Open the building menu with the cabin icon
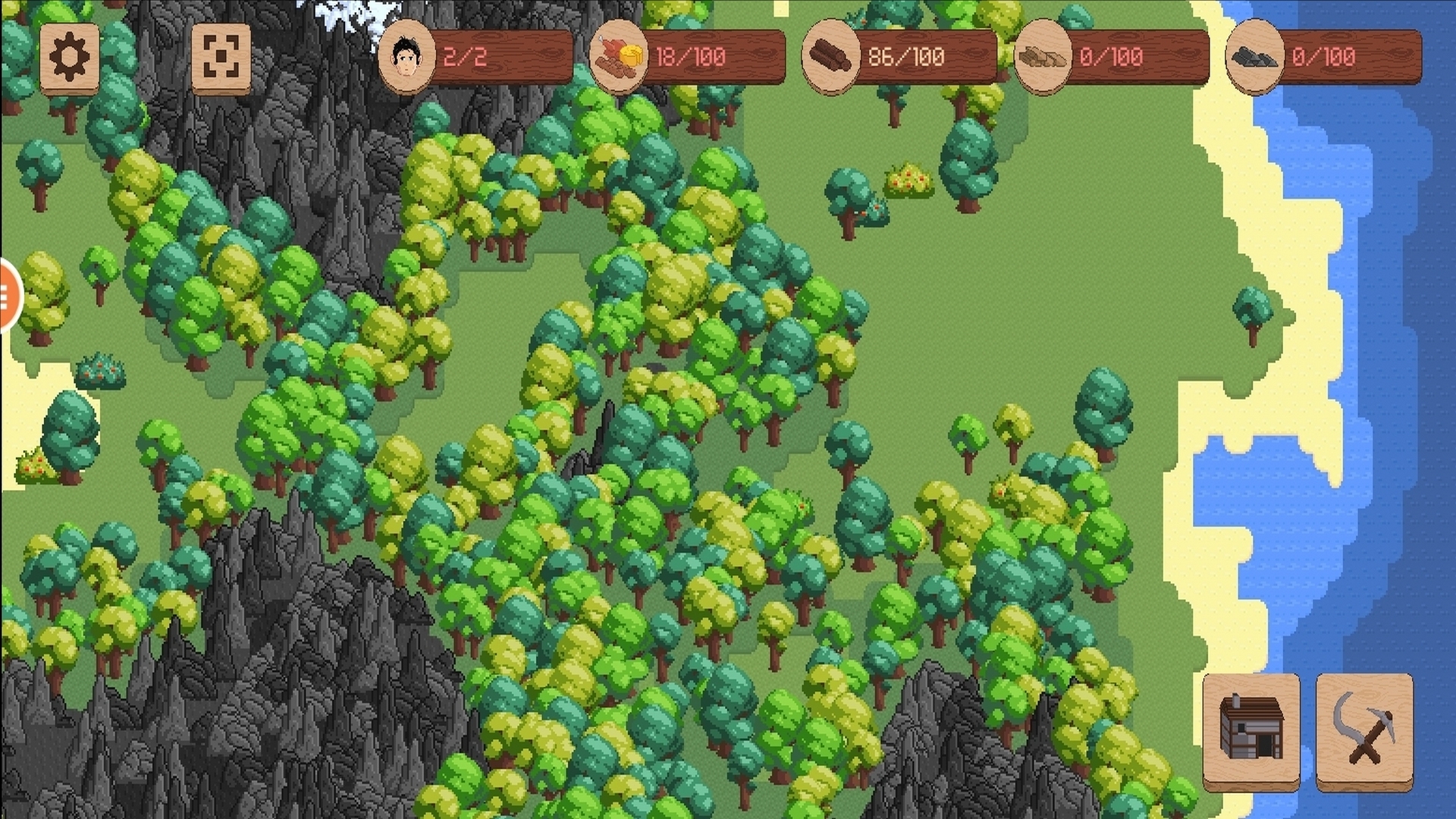Viewport: 1456px width, 819px height. tap(1250, 729)
